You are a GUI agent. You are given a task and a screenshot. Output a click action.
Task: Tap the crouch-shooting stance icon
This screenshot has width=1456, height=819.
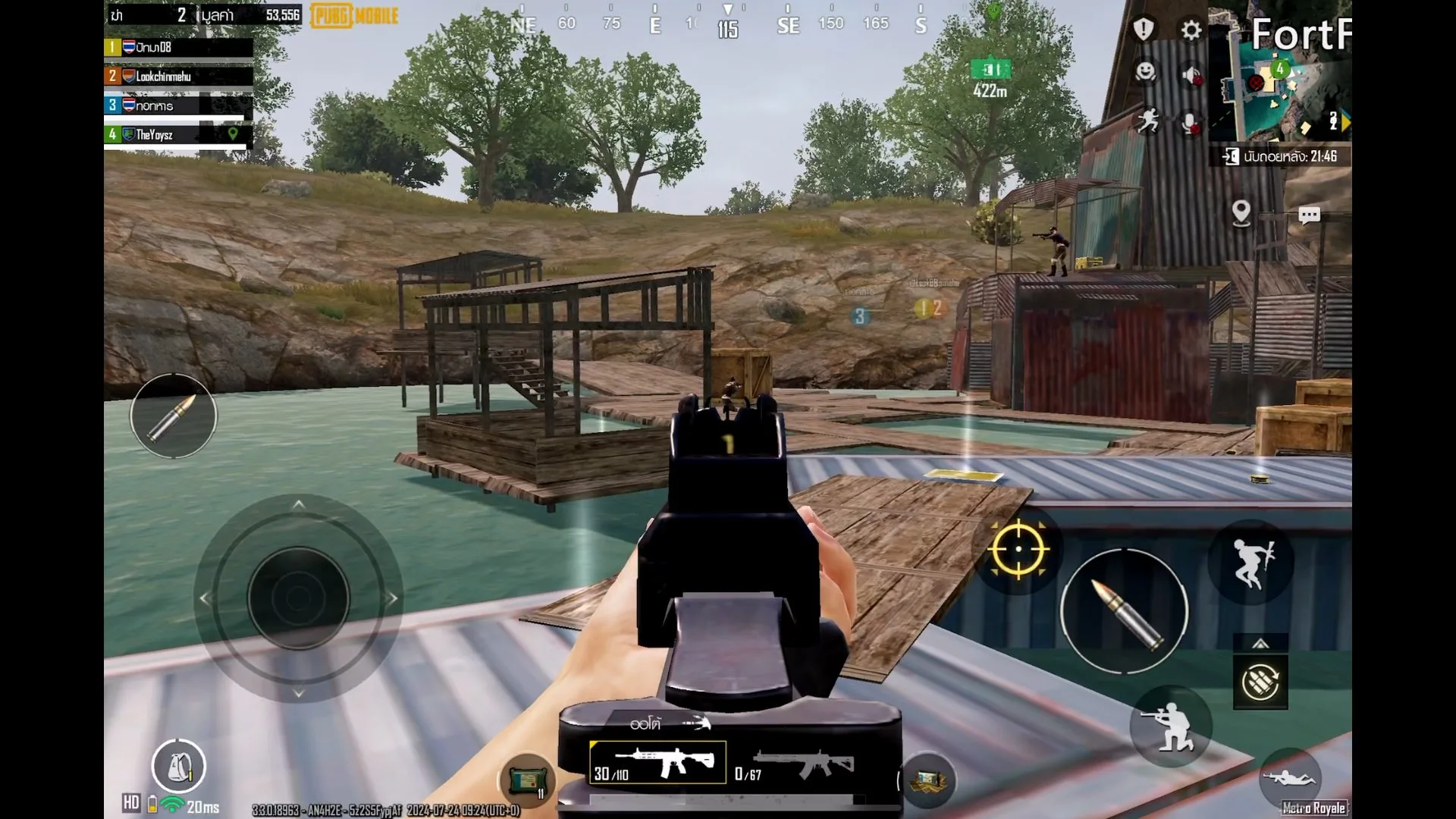[x=1172, y=726]
